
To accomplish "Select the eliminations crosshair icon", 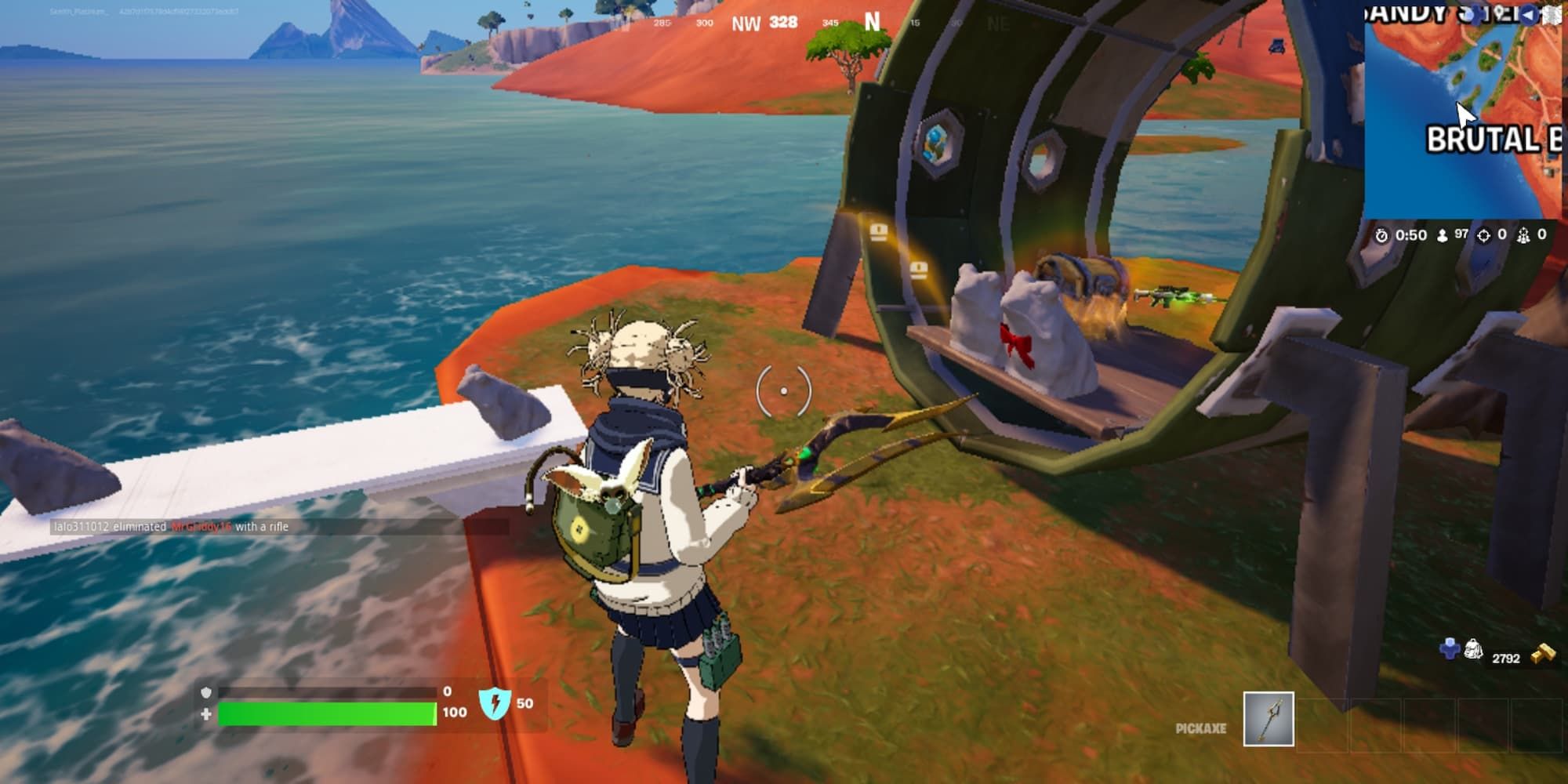I will 1484,234.
